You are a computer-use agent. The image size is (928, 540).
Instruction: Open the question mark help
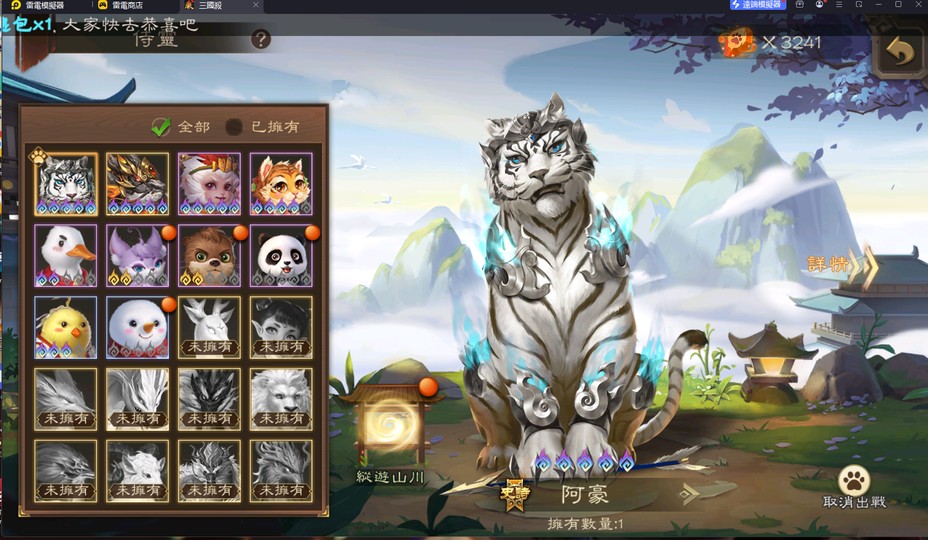point(261,40)
